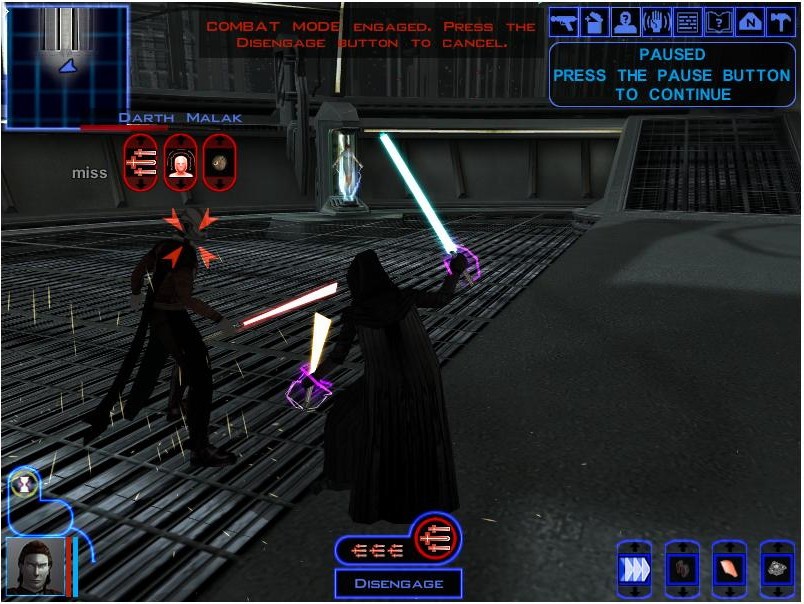The image size is (804, 604).
Task: Open the rightmost mine quick slot
Action: [x=777, y=568]
